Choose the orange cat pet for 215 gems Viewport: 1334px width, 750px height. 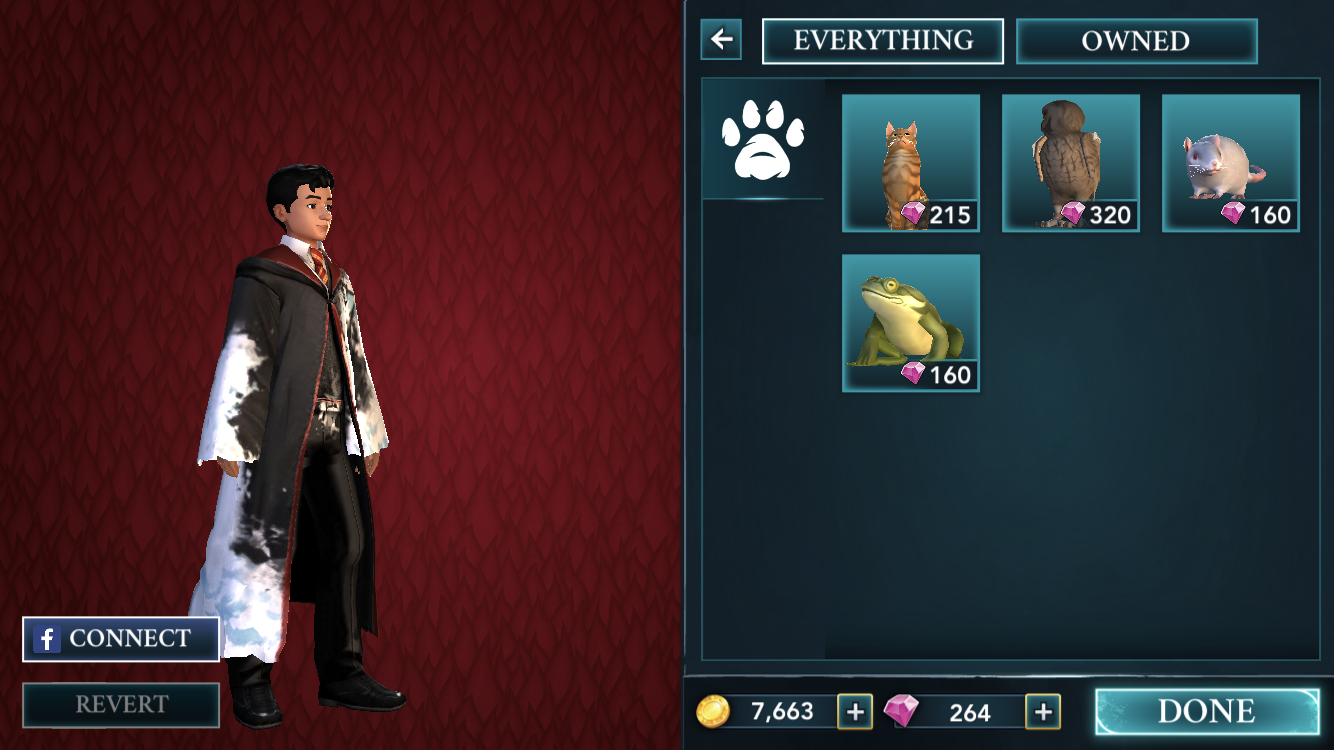(910, 163)
